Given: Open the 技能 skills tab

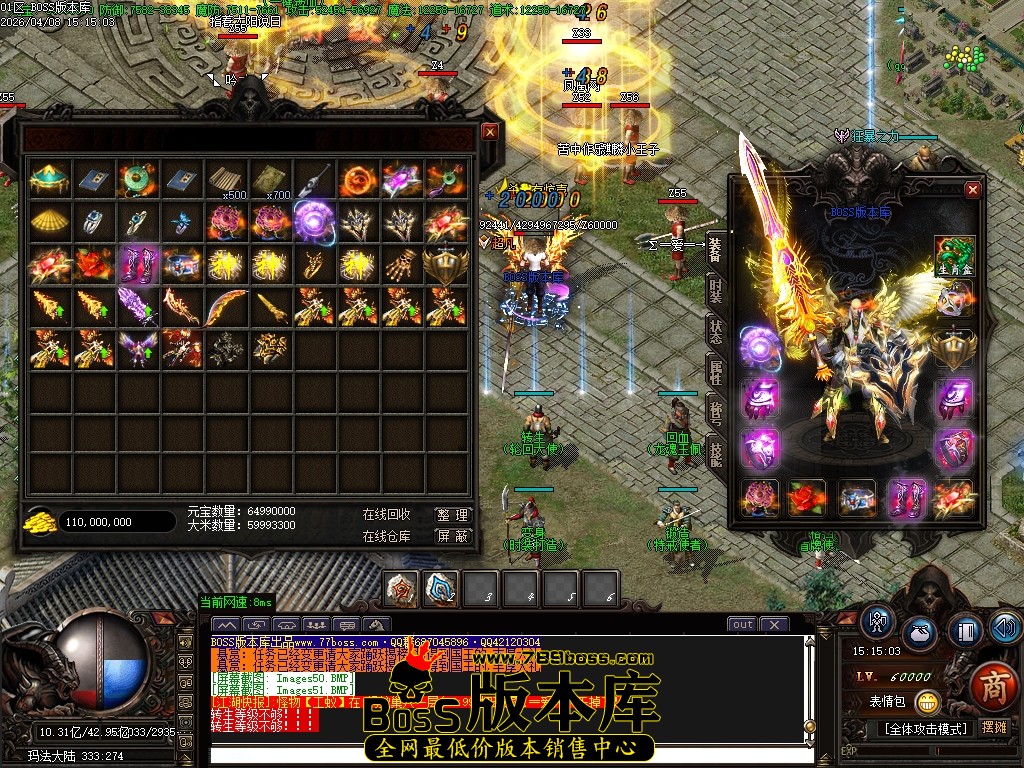Looking at the screenshot, I should pyautogui.click(x=716, y=452).
